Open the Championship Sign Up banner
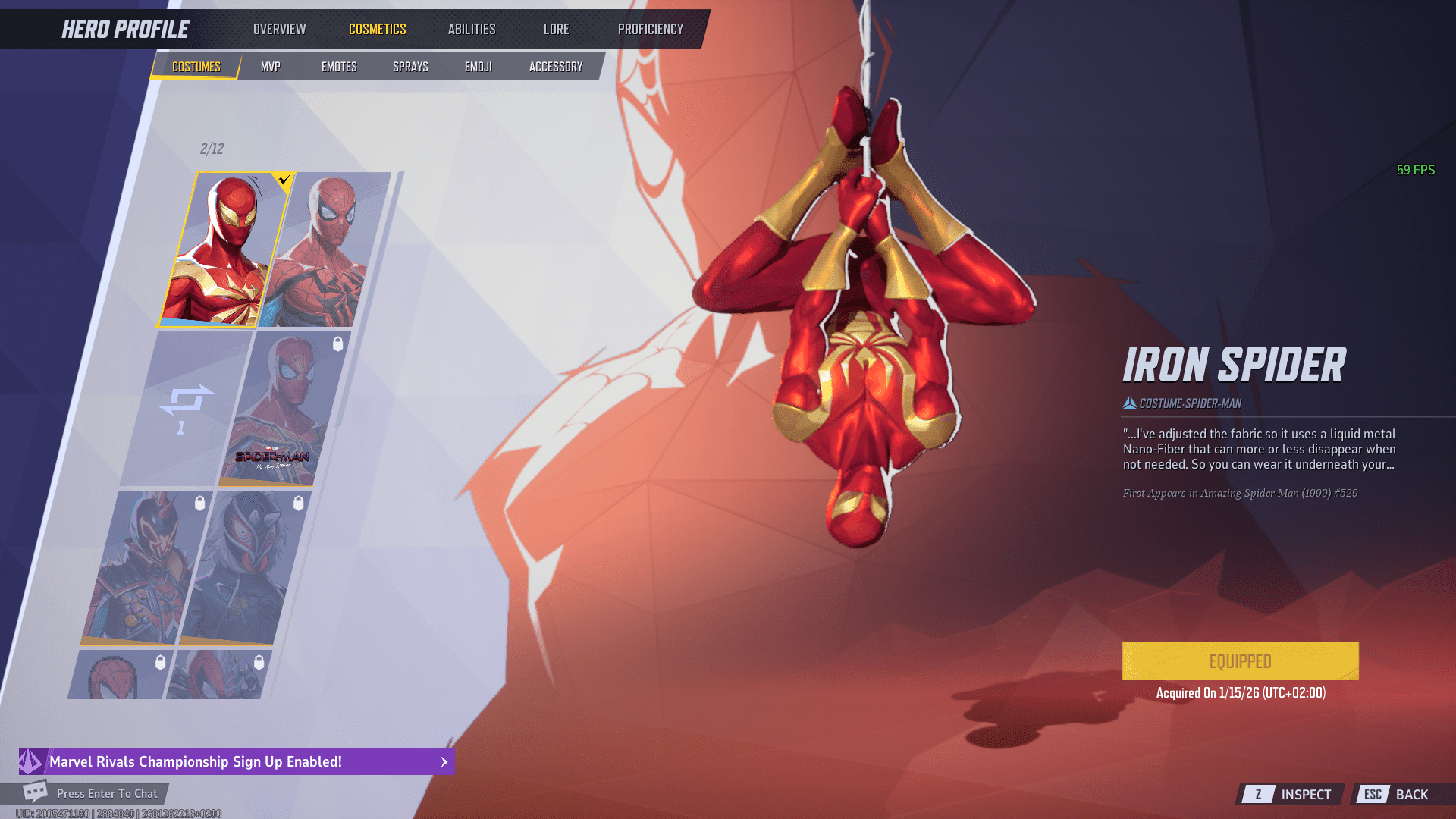The image size is (1456, 819). pyautogui.click(x=237, y=761)
